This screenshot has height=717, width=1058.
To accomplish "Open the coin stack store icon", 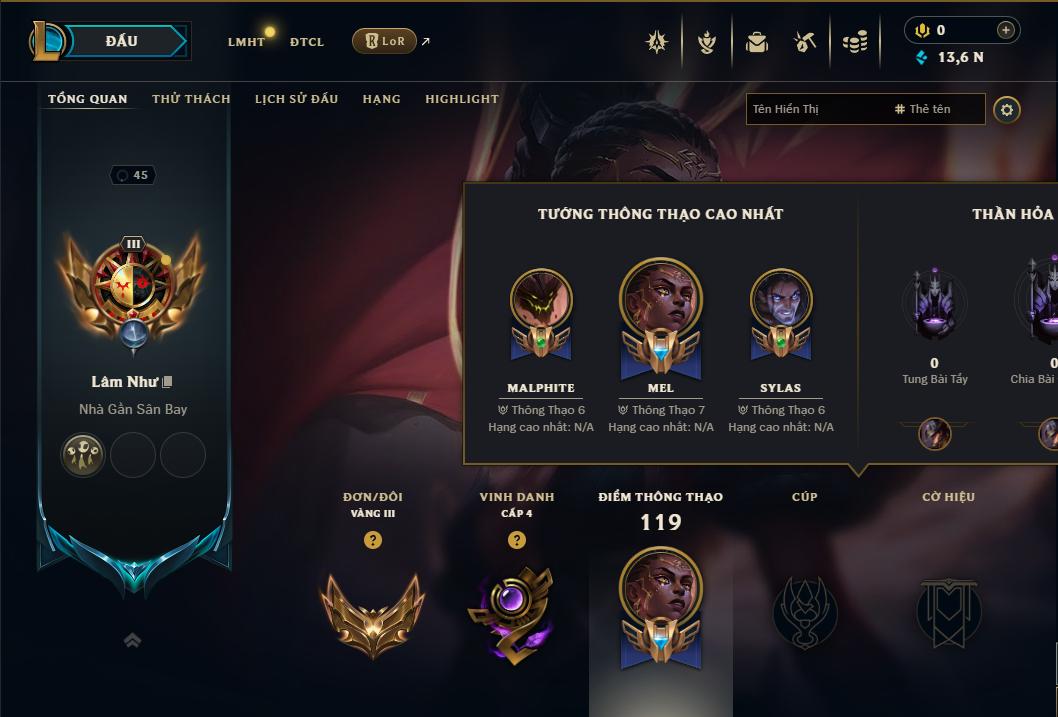I will [x=855, y=42].
